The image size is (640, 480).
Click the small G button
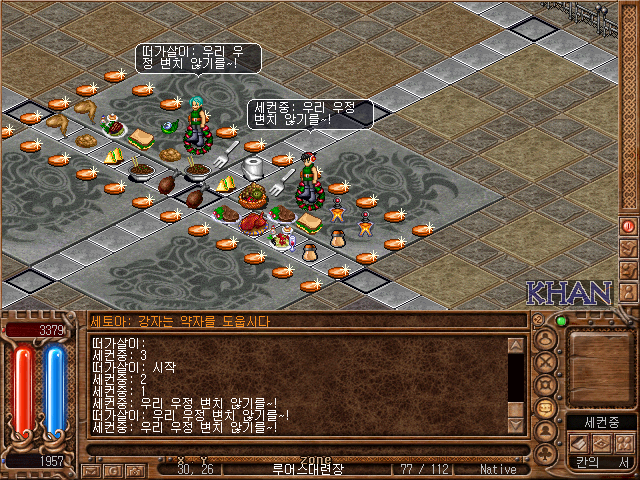pos(111,468)
